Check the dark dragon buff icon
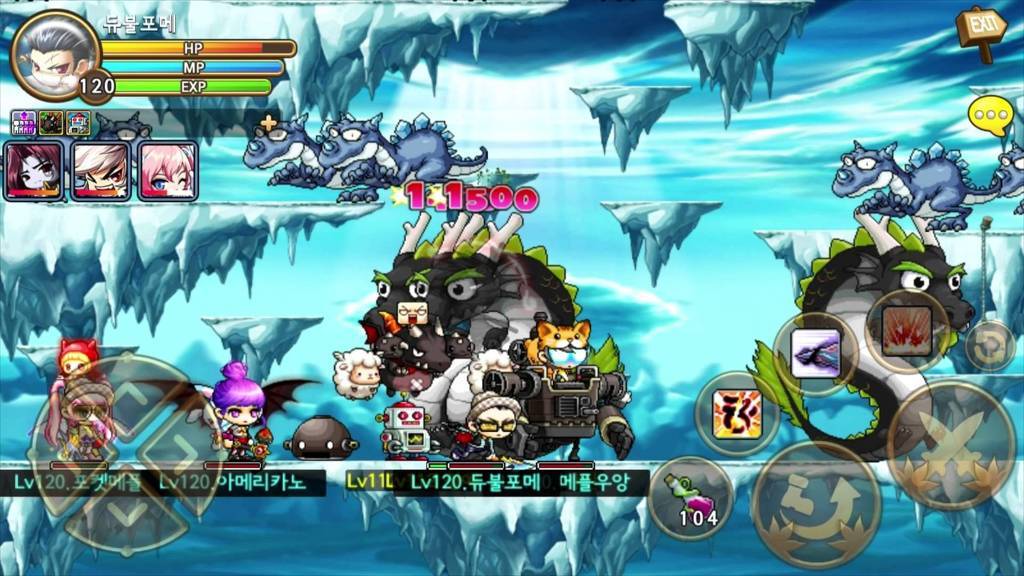The image size is (1024, 576). (51, 123)
